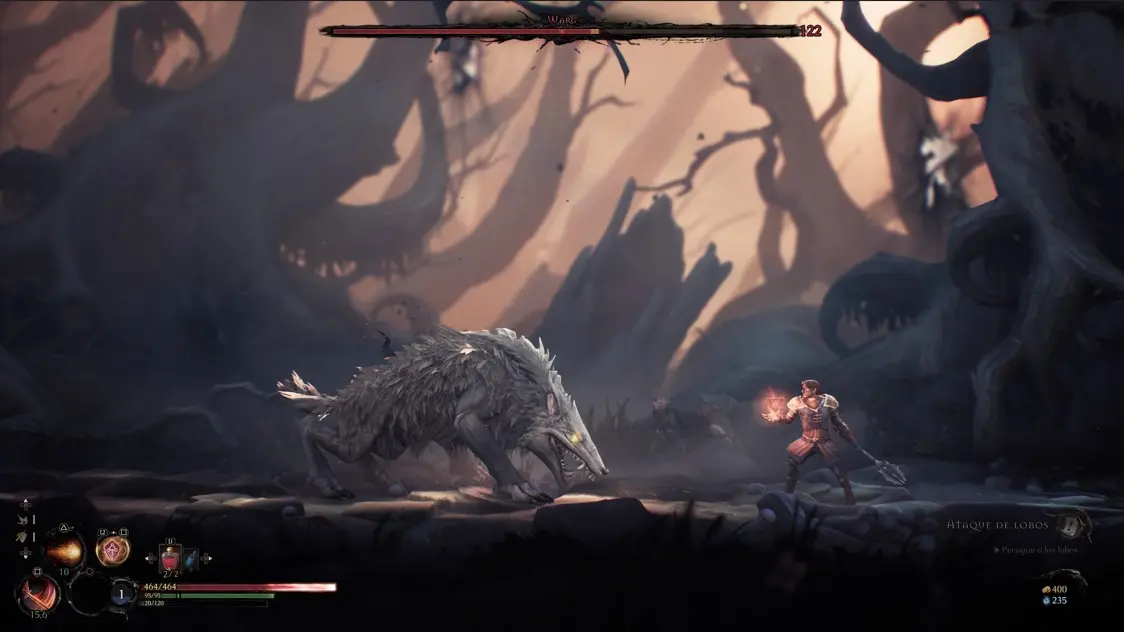Trigger the pink rune shield ability
1124x632 pixels.
click(x=112, y=549)
